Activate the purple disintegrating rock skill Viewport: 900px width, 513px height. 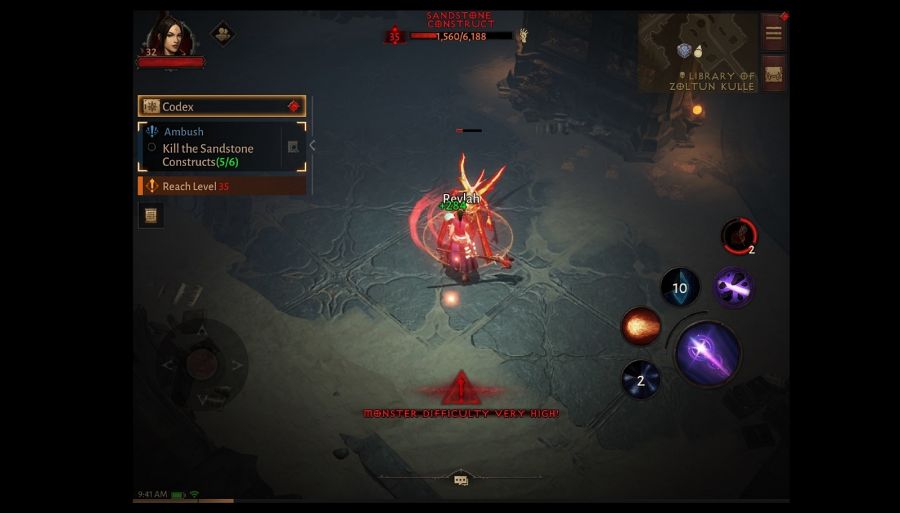point(733,288)
